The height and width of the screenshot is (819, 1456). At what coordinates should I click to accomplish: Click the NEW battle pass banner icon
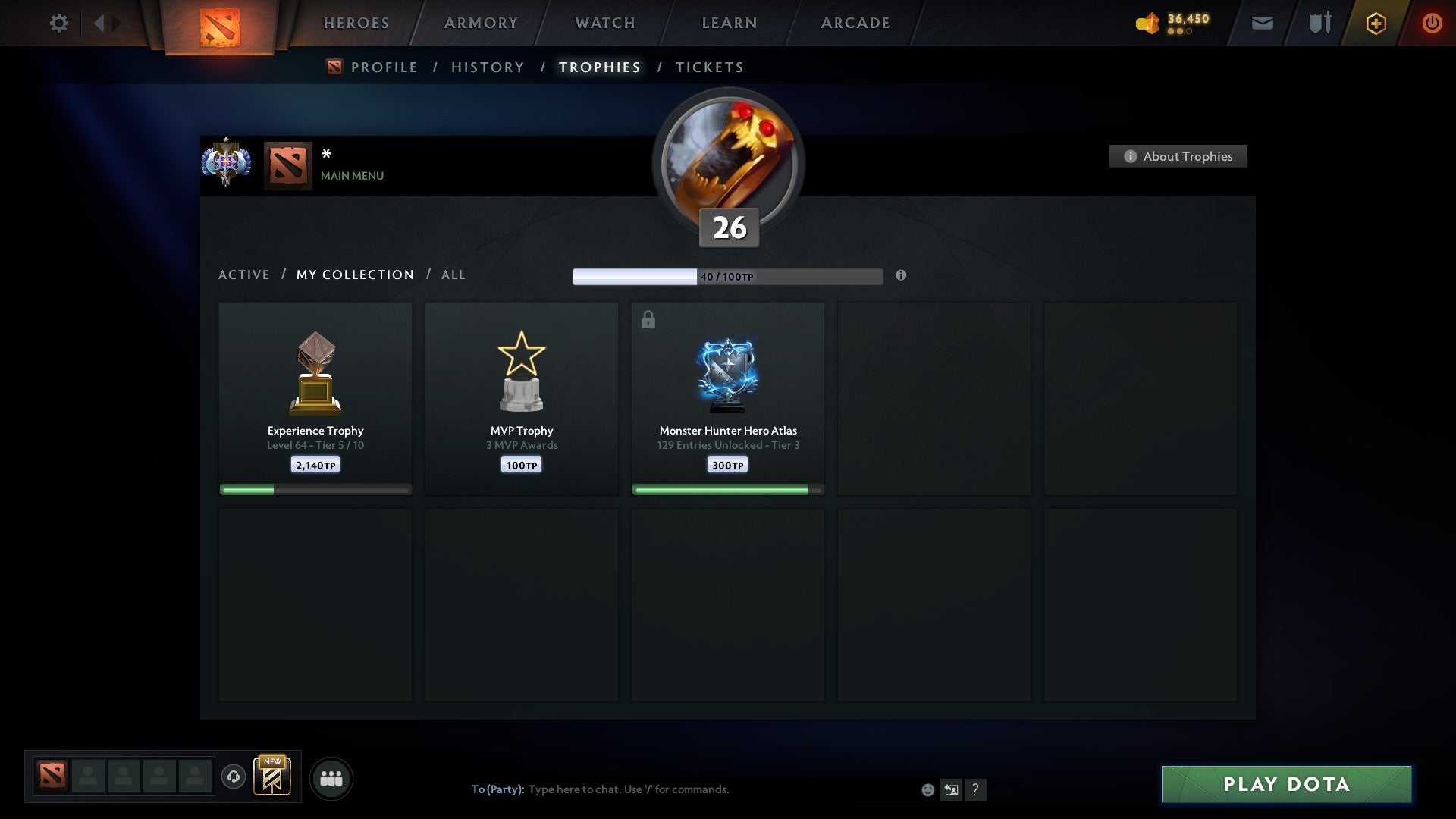pyautogui.click(x=273, y=777)
